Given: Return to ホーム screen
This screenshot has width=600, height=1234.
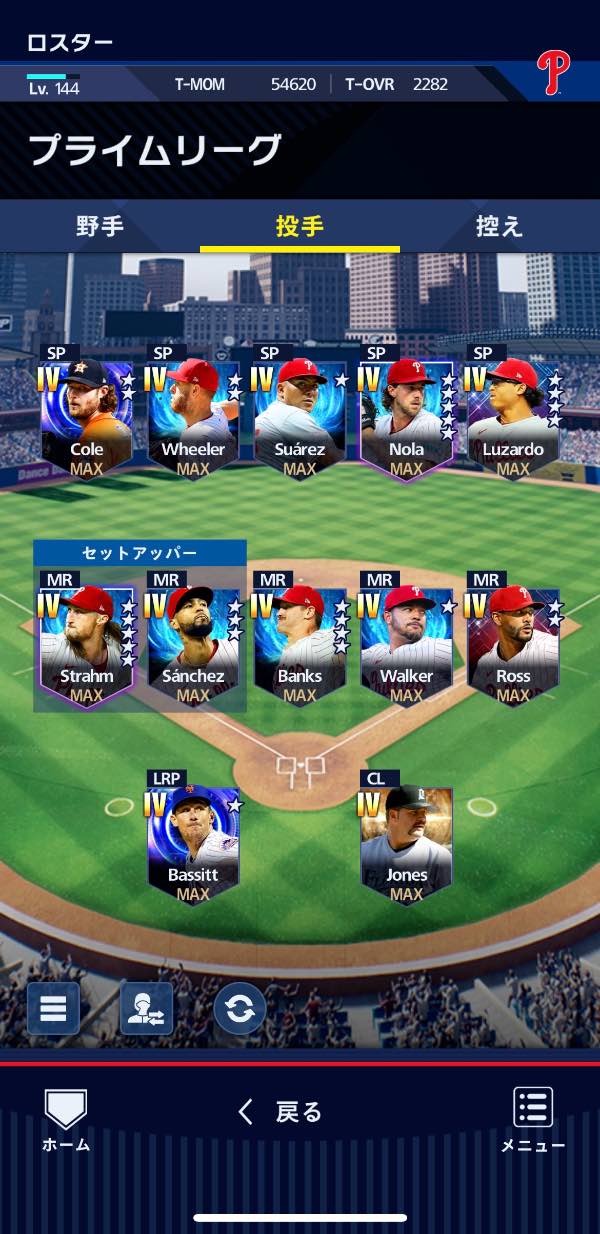Looking at the screenshot, I should click(x=66, y=1120).
